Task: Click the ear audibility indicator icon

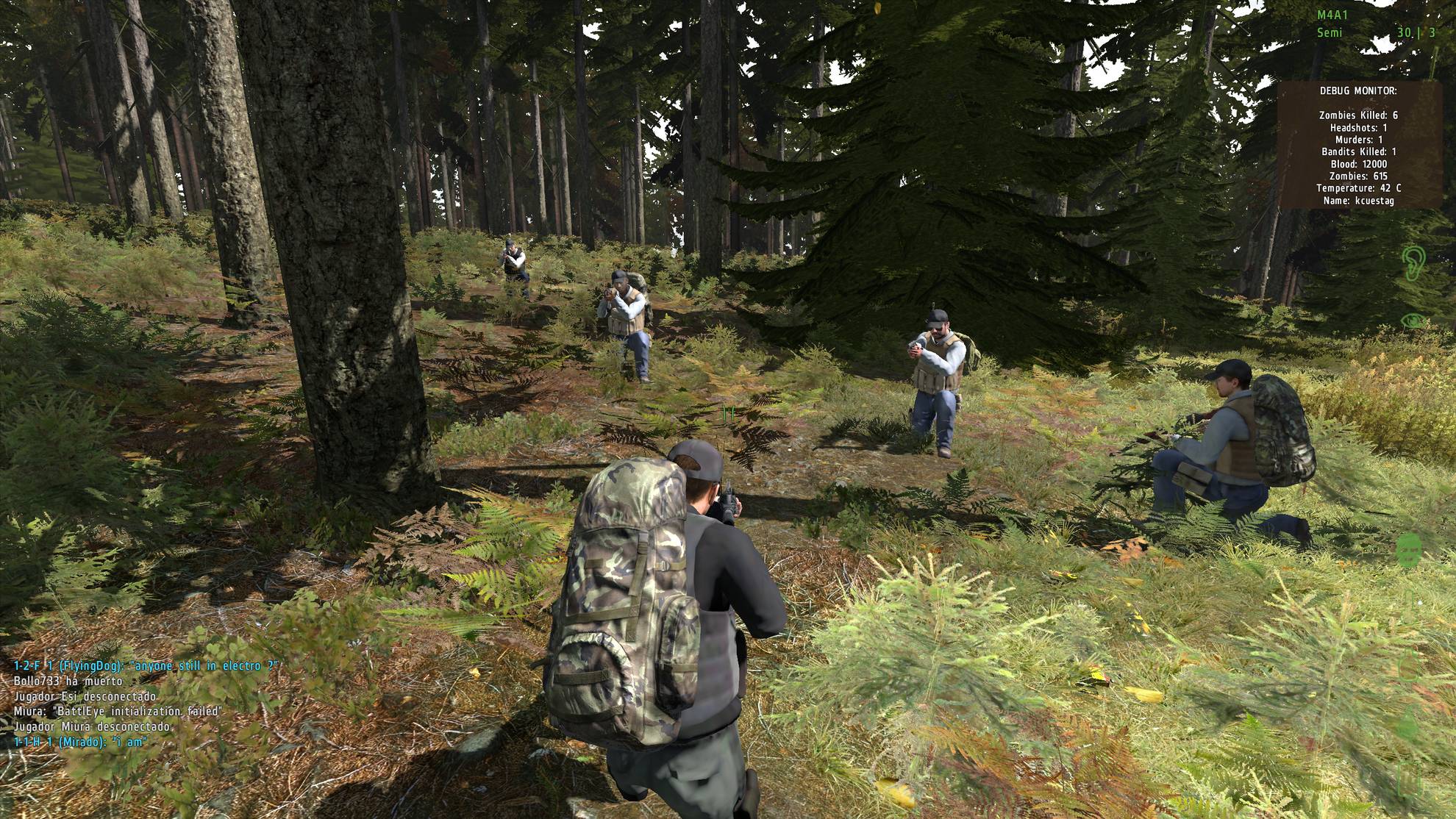Action: tap(1413, 263)
